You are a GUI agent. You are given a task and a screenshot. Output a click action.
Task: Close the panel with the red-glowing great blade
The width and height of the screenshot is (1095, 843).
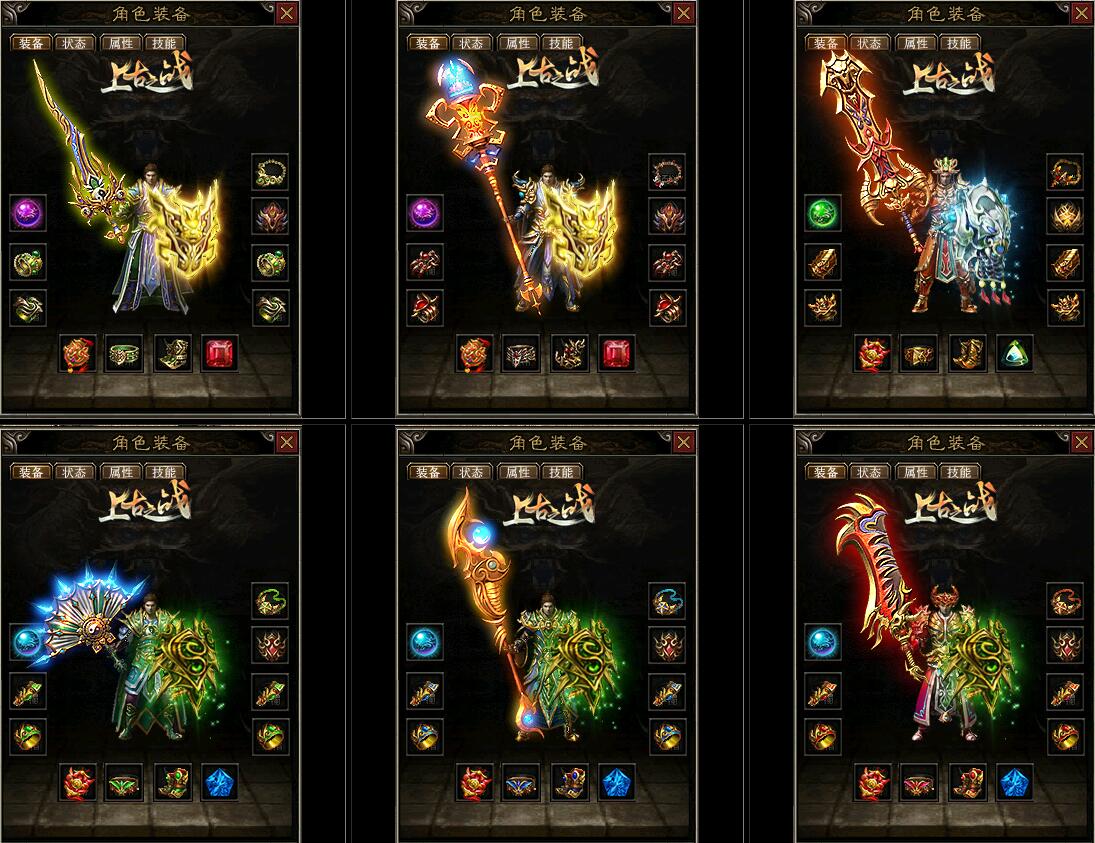[1083, 442]
